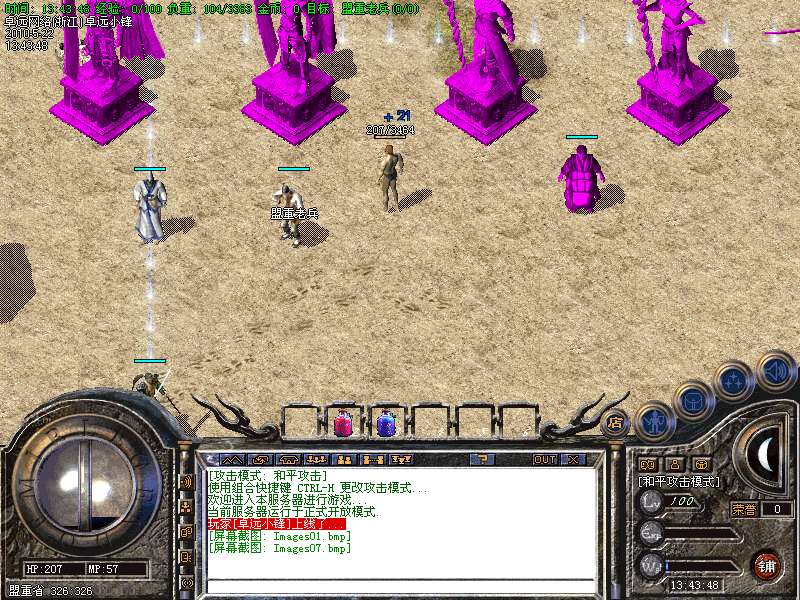This screenshot has width=800, height=600.
Task: Open the orange 店 shop button
Action: tap(615, 421)
